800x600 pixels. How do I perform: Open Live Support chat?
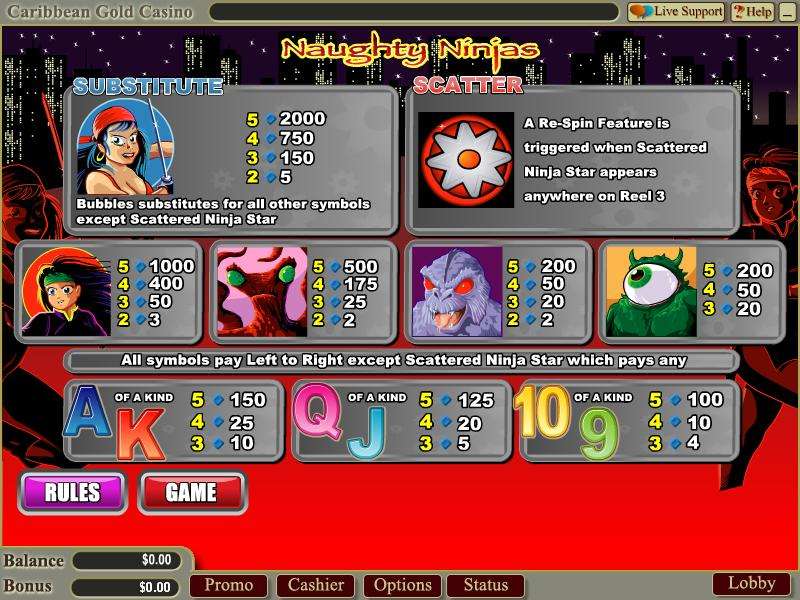676,12
